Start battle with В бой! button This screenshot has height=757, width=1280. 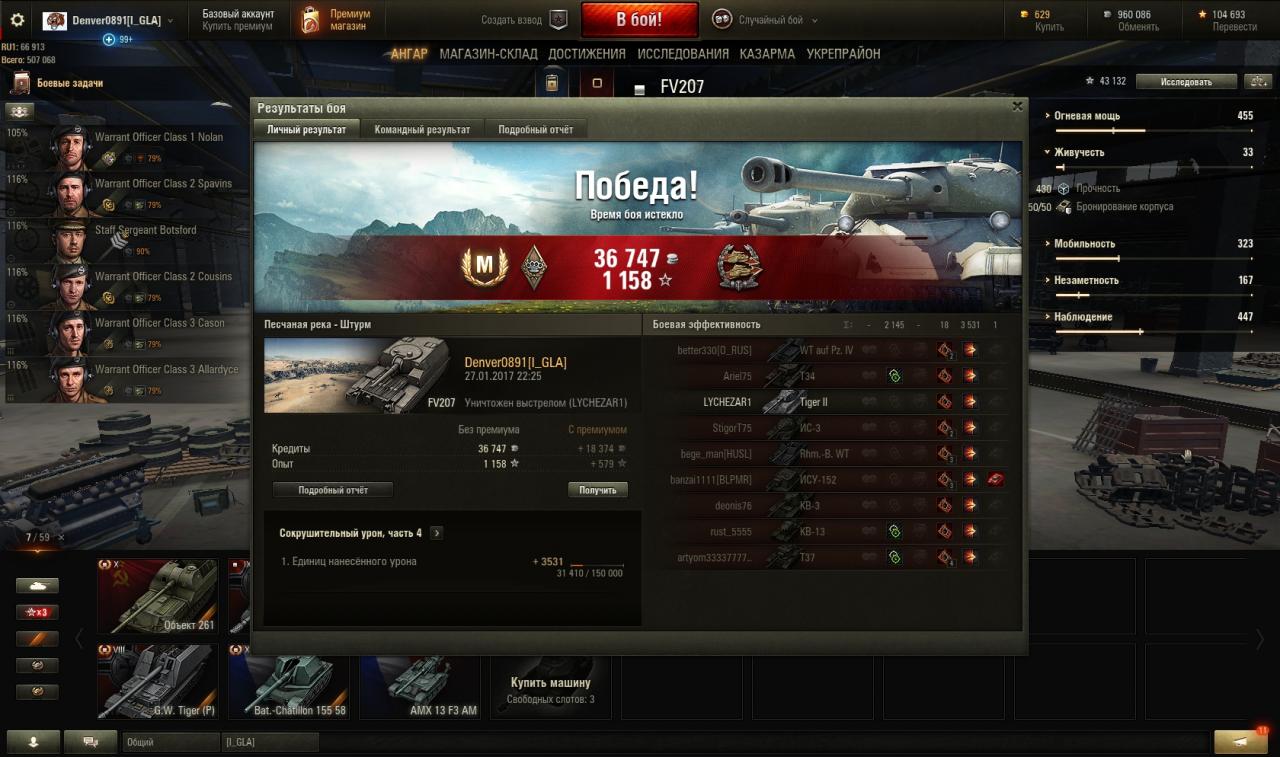(x=639, y=19)
